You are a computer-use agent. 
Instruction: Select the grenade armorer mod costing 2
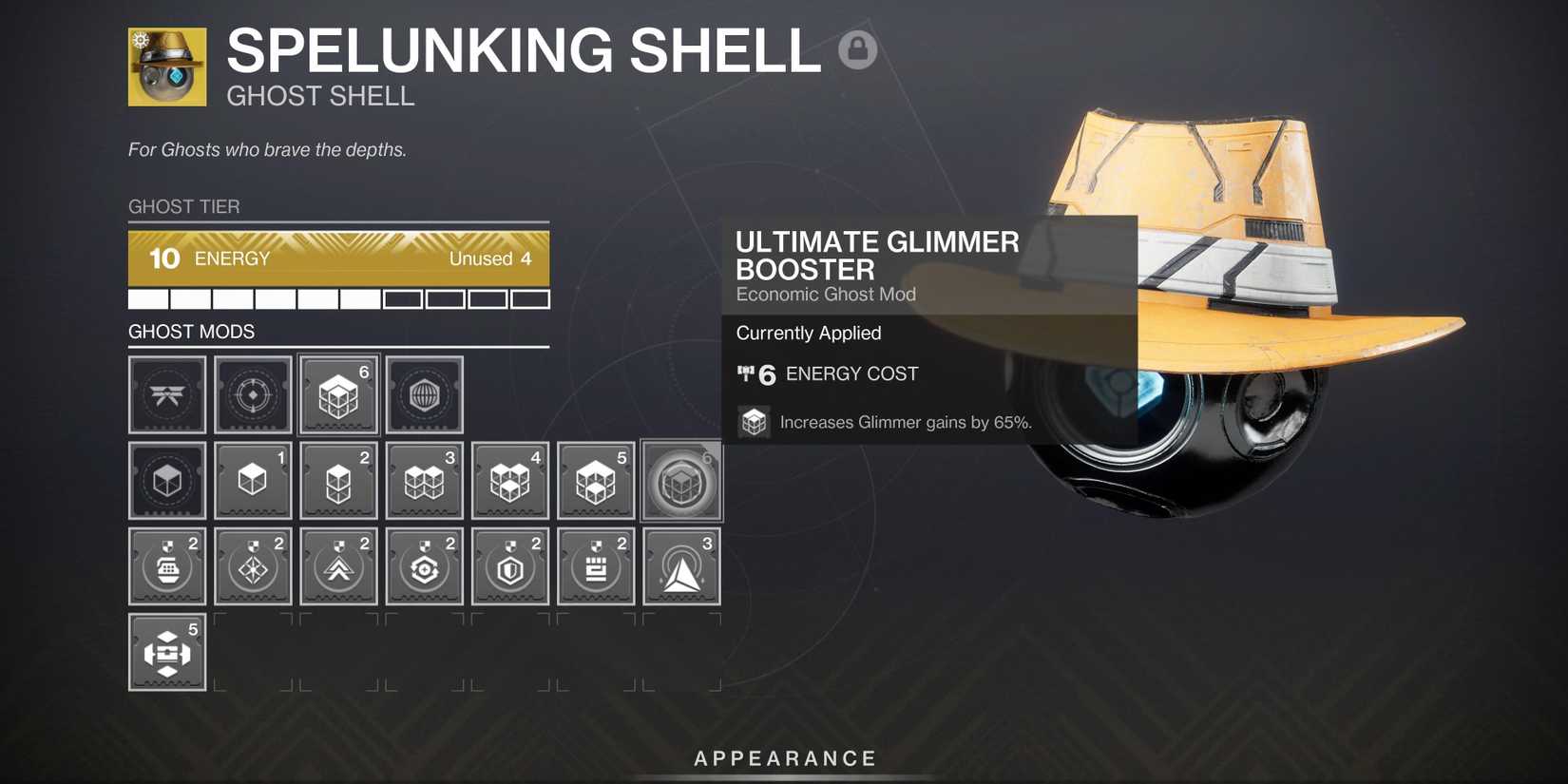click(167, 565)
